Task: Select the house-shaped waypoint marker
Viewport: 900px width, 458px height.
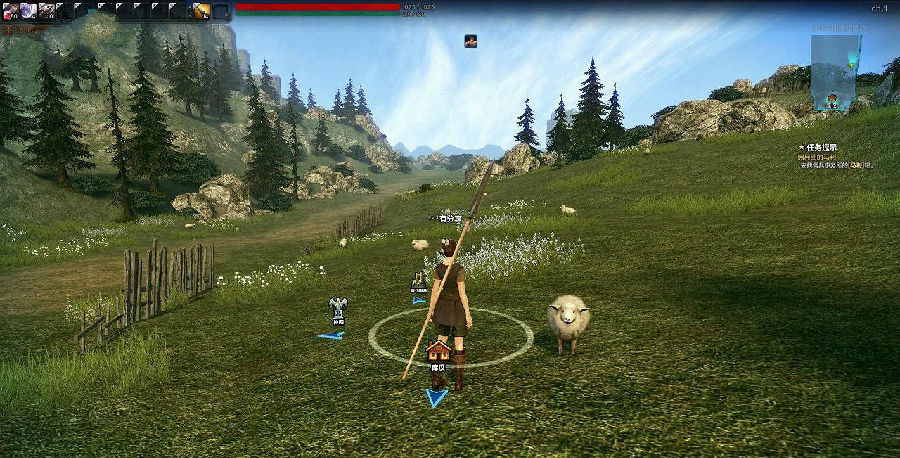Action: point(437,352)
